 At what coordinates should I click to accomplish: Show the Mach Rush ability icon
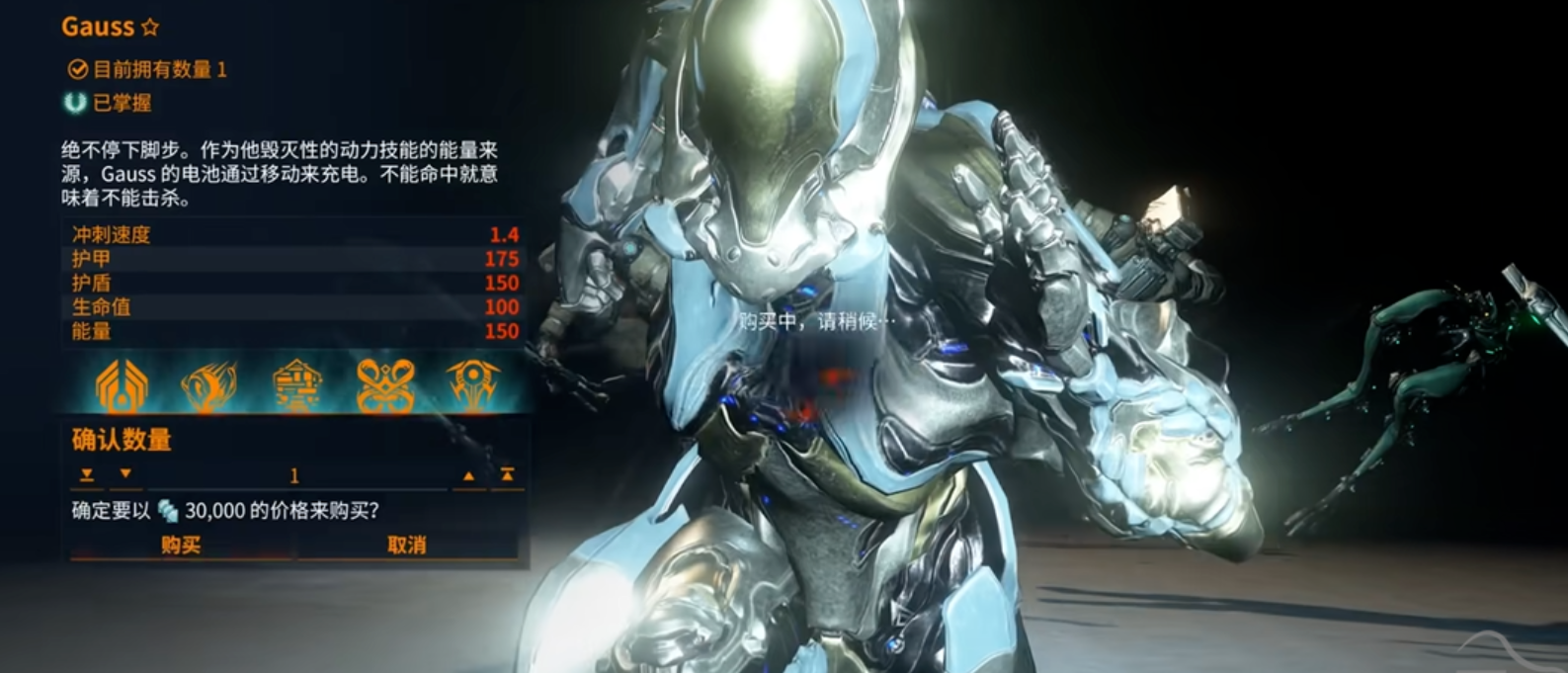pyautogui.click(x=208, y=385)
